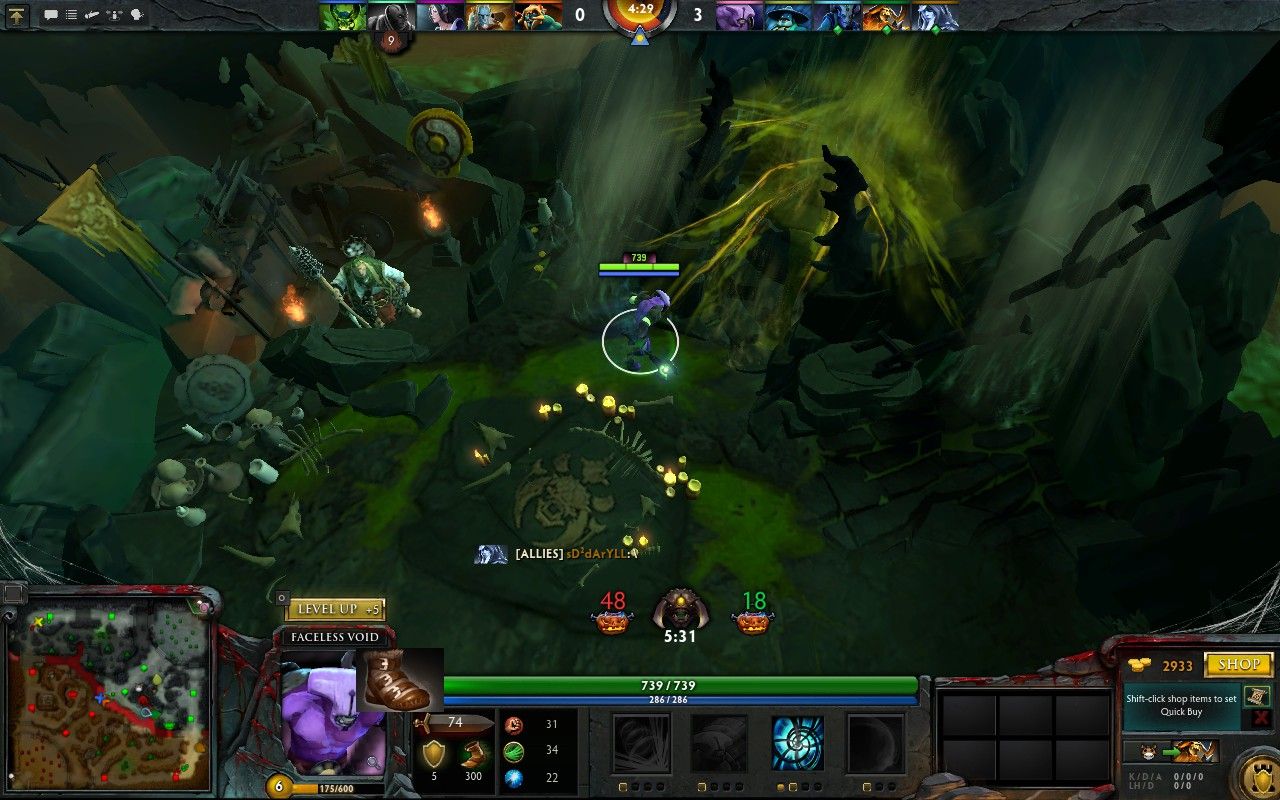Click the grab-hand icon in the top toolbar
The width and height of the screenshot is (1280, 800).
91,13
